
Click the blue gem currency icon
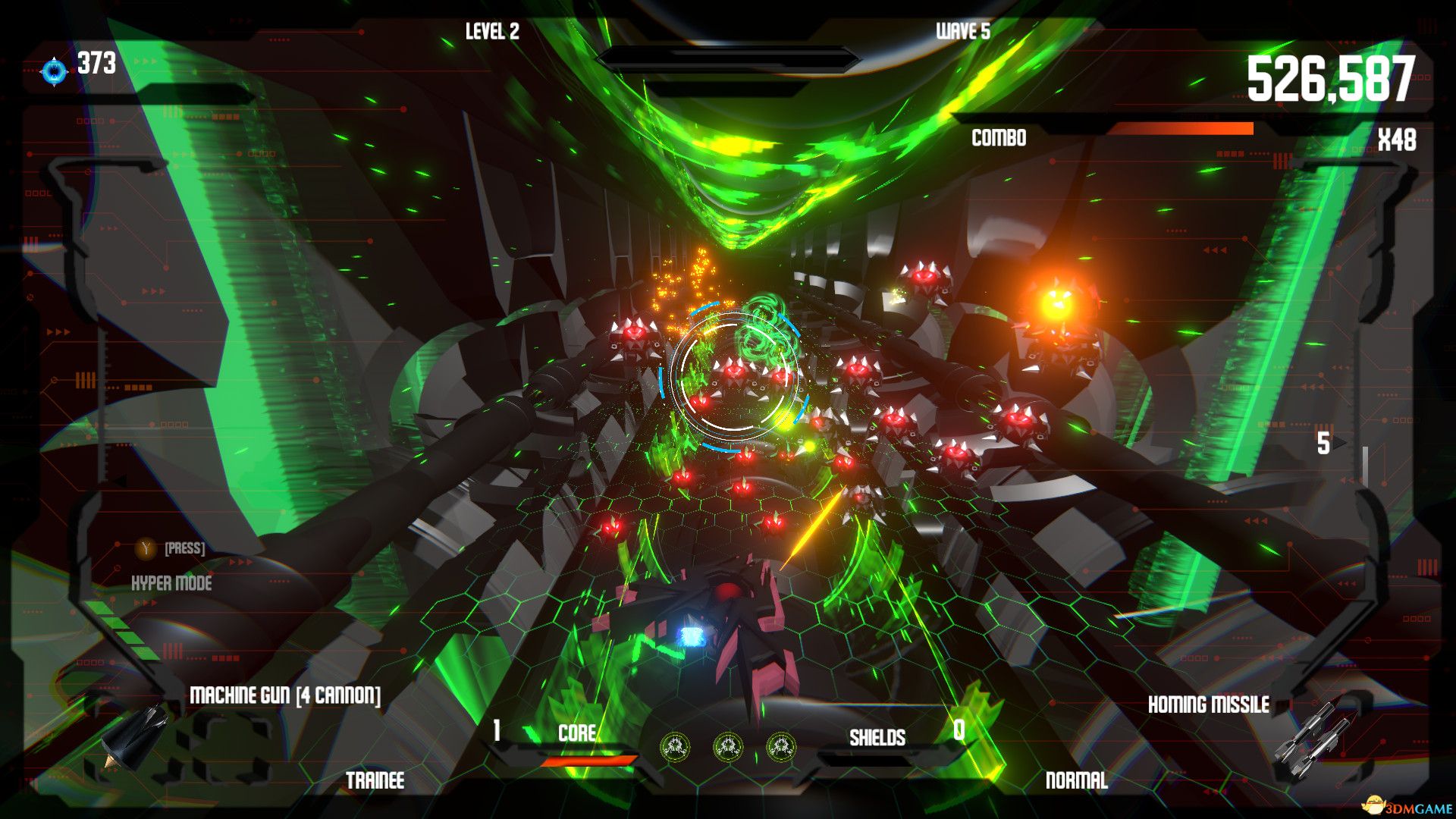coord(55,71)
